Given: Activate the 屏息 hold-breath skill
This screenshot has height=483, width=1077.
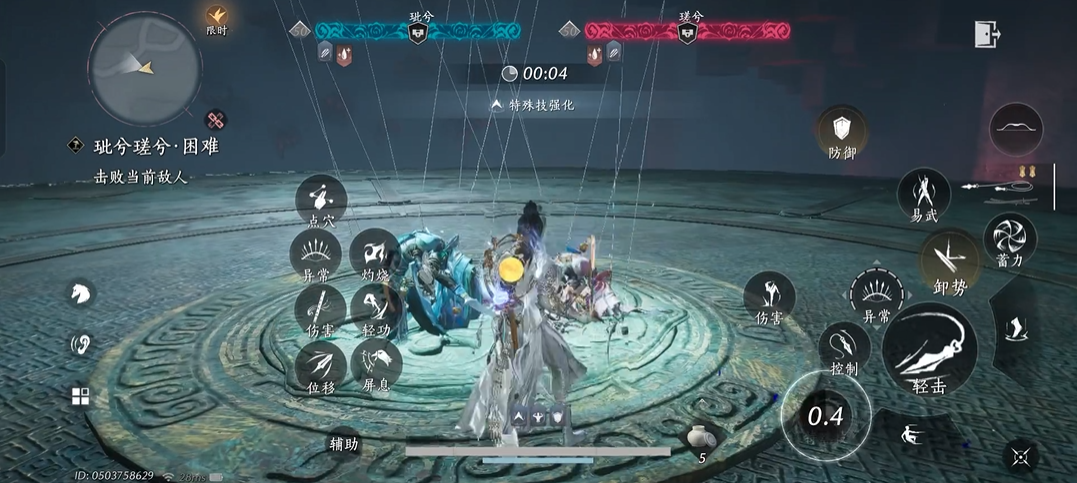Looking at the screenshot, I should tap(377, 360).
